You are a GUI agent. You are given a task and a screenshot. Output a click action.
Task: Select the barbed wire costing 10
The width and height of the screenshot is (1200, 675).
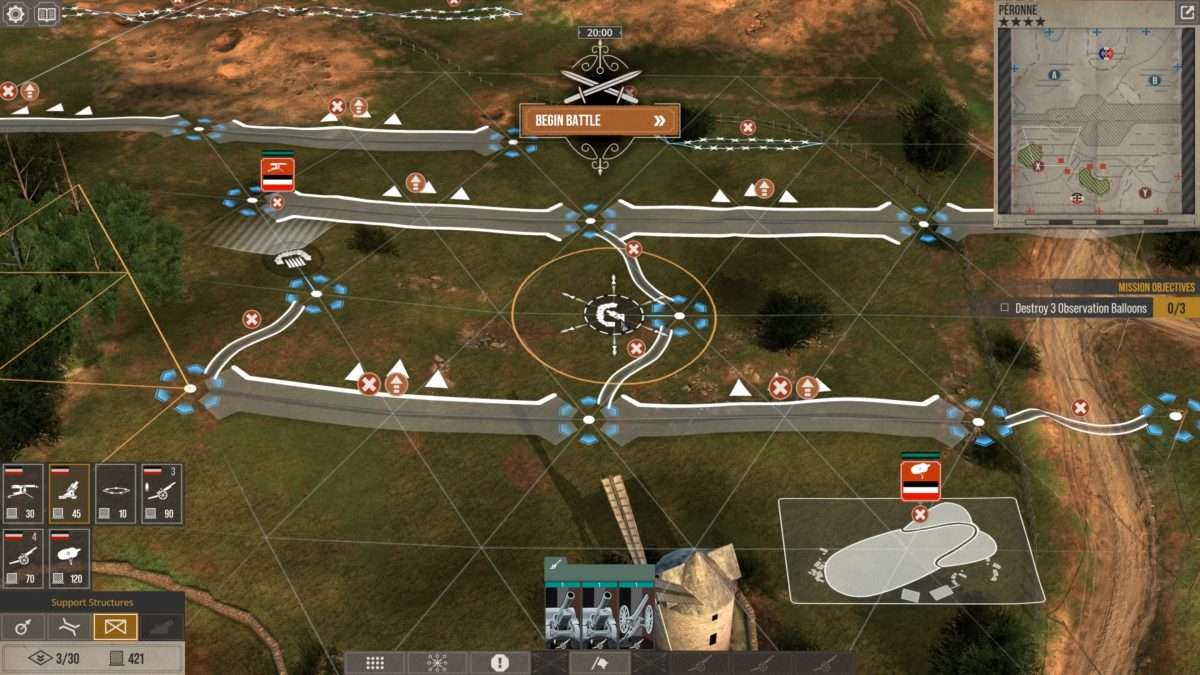(115, 494)
